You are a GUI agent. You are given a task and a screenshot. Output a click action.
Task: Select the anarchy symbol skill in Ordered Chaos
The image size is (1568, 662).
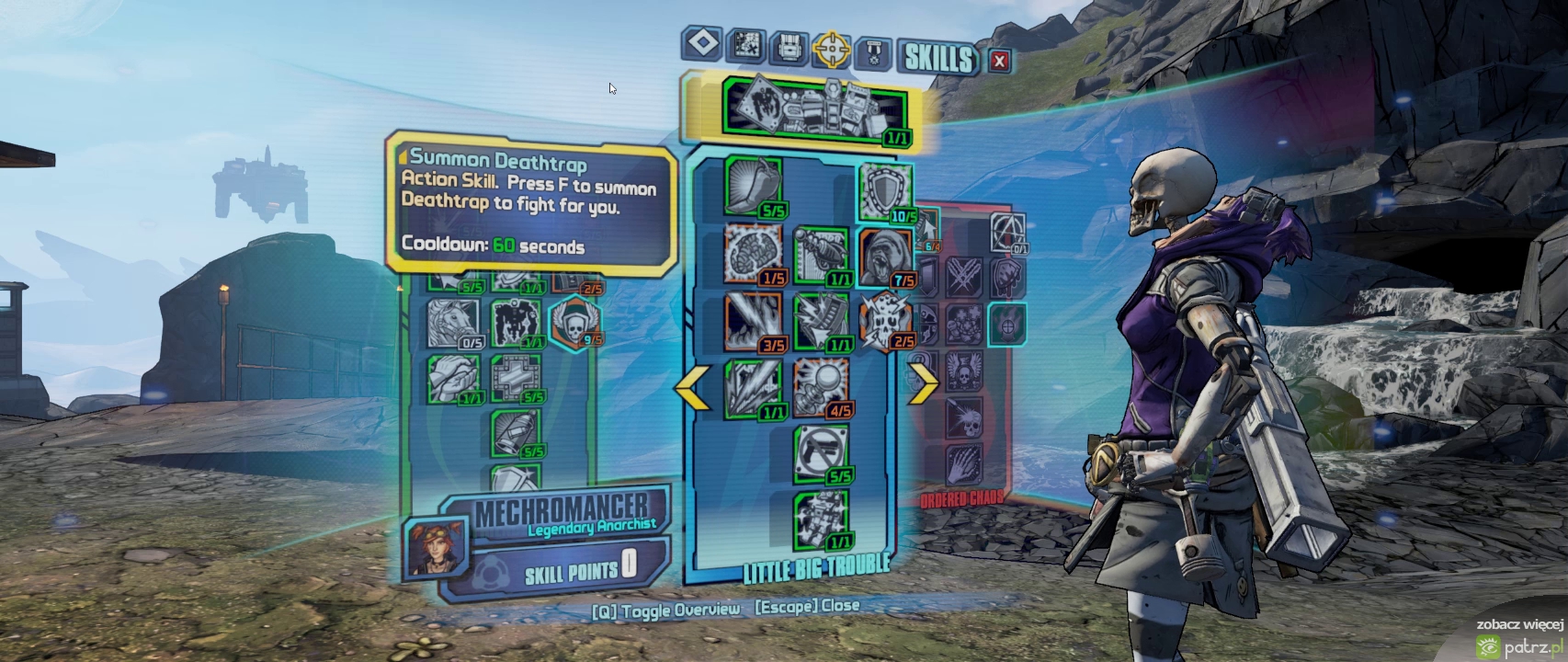1007,232
